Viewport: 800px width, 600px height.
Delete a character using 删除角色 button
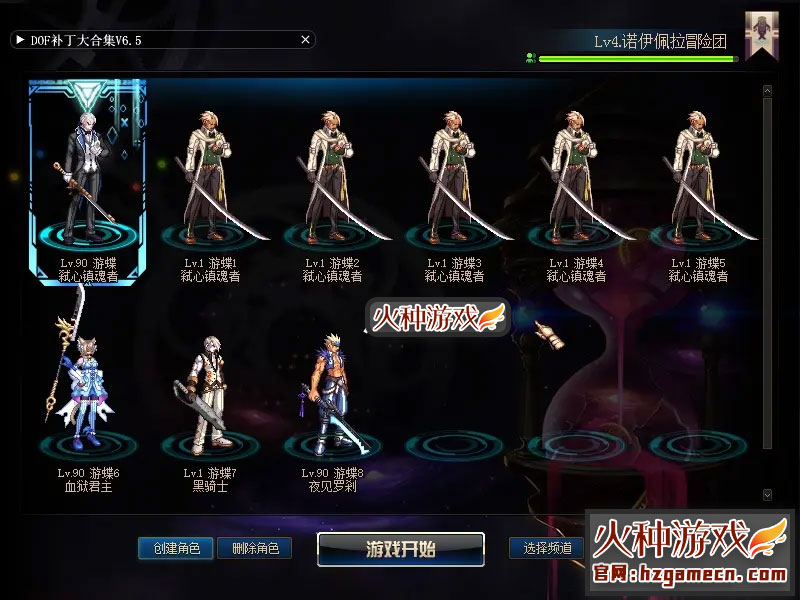pos(254,548)
